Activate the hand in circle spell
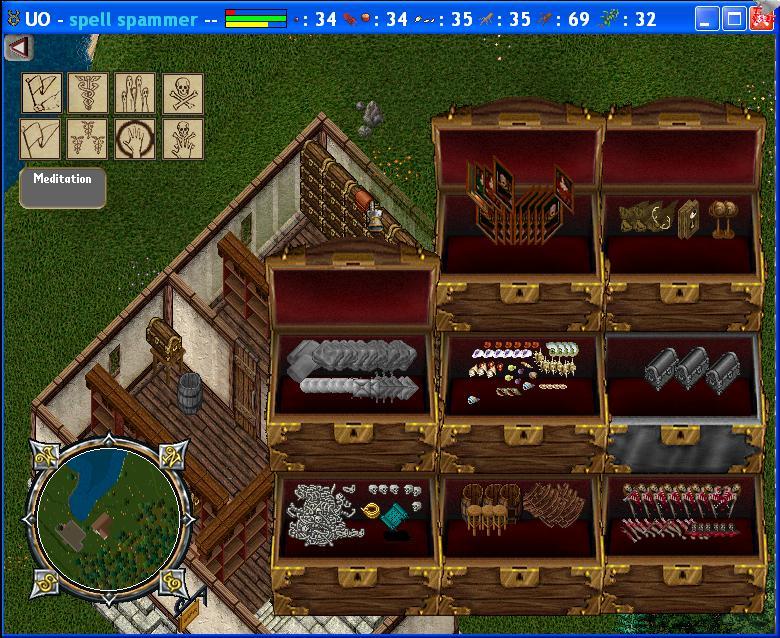The width and height of the screenshot is (780, 638). pos(135,138)
